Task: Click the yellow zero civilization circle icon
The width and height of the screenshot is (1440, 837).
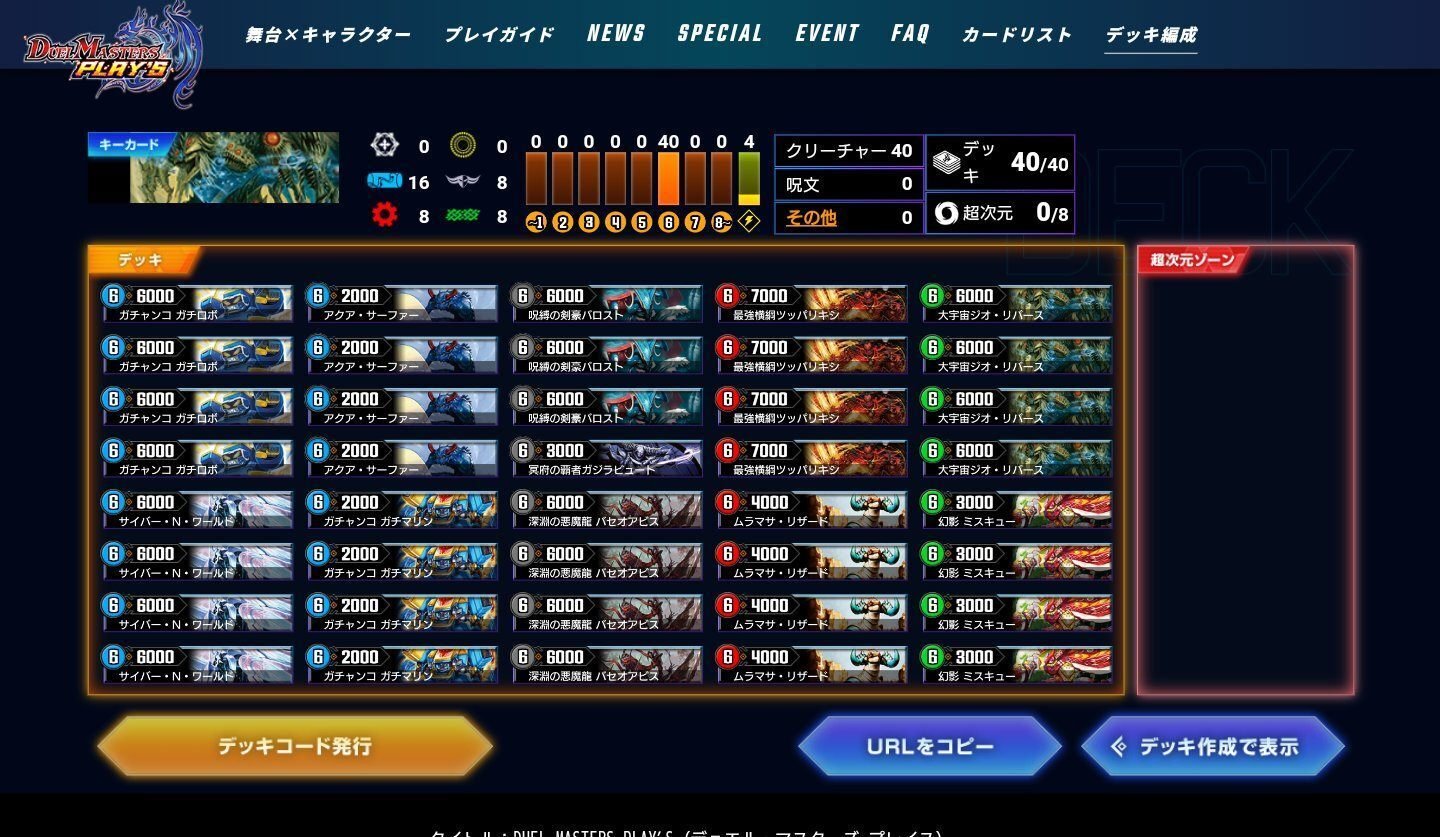Action: (x=462, y=146)
